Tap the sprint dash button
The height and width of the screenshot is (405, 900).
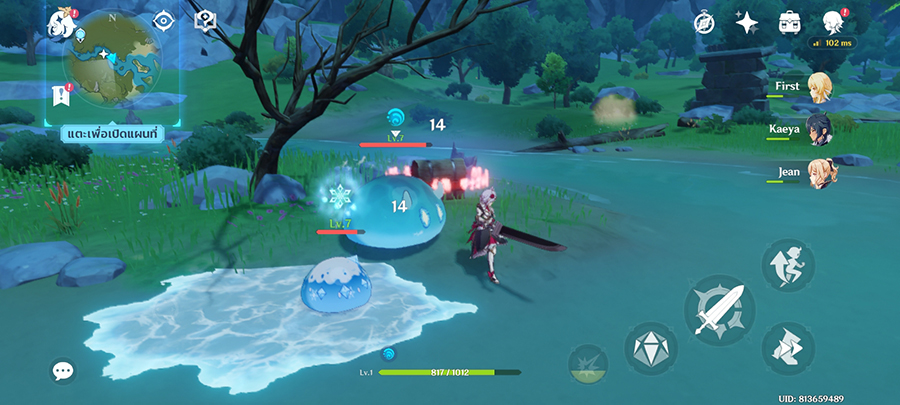click(788, 348)
